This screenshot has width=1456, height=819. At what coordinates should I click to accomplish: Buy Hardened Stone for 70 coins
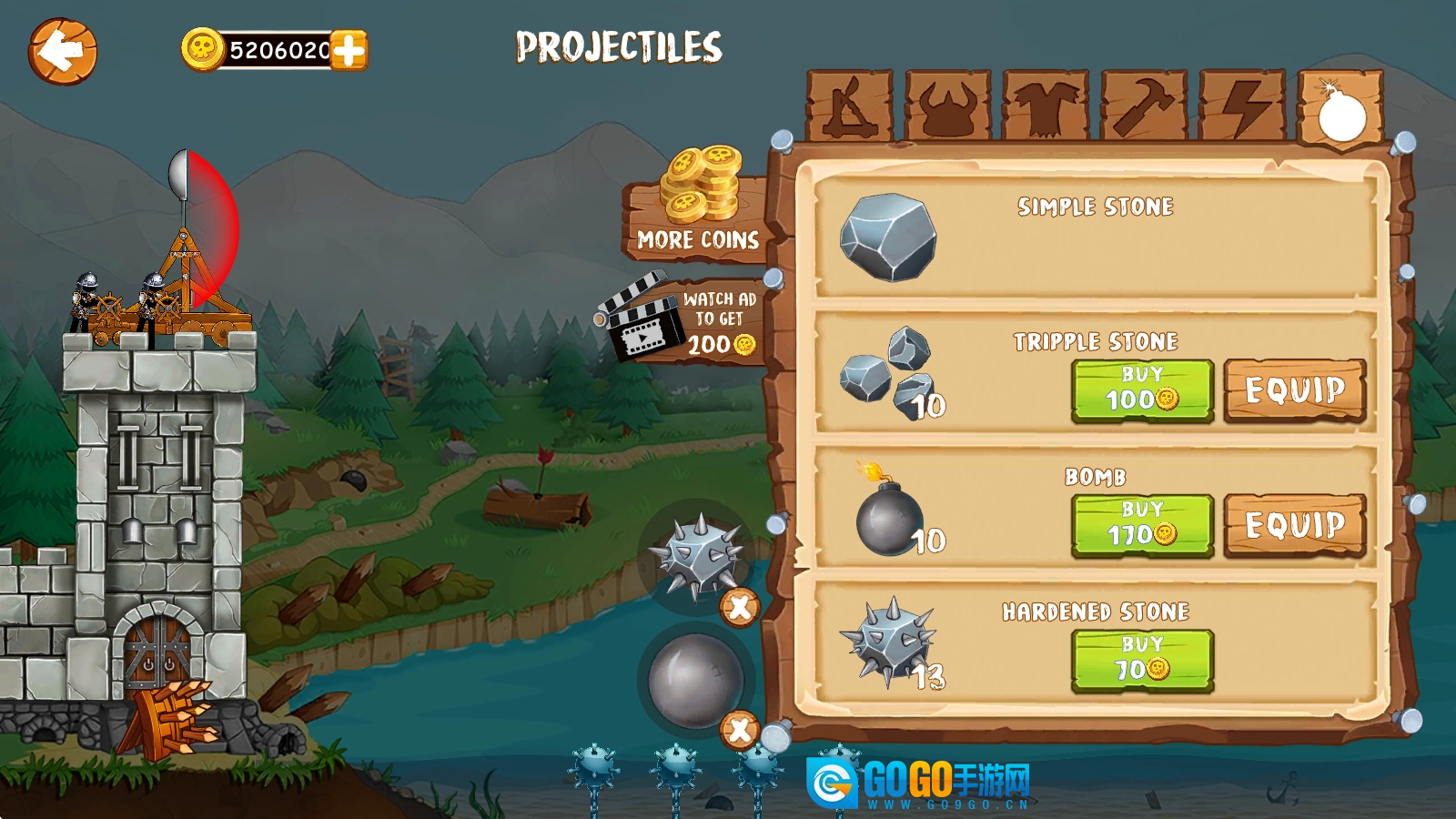point(1142,660)
